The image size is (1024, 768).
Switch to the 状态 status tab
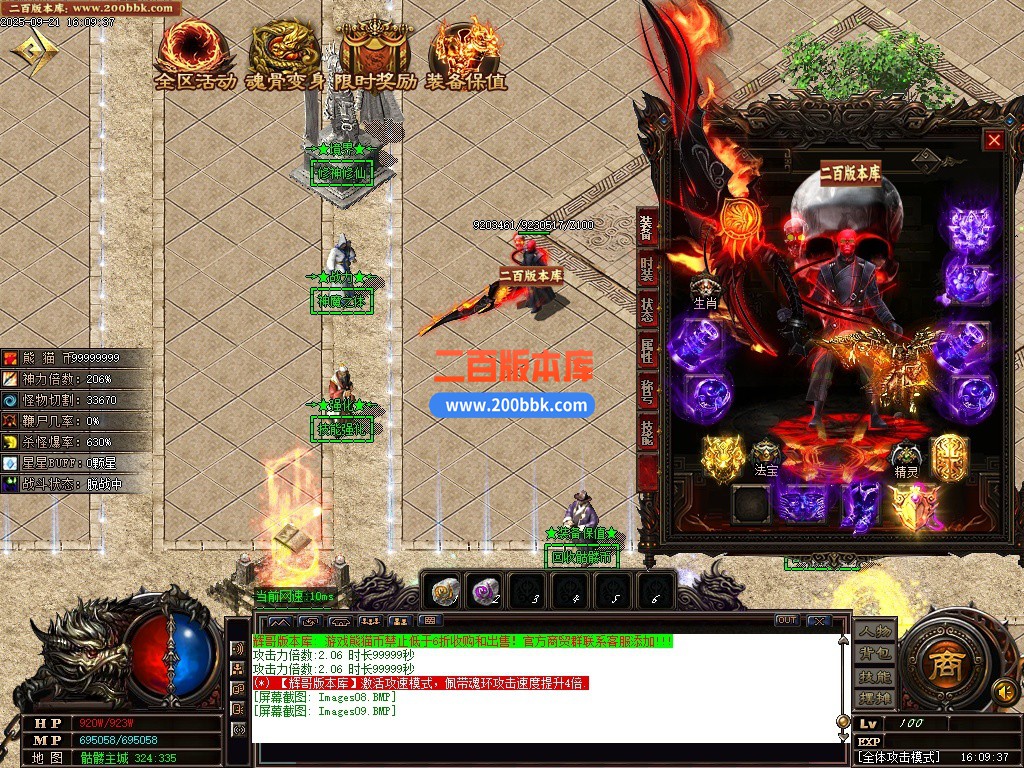(x=647, y=309)
